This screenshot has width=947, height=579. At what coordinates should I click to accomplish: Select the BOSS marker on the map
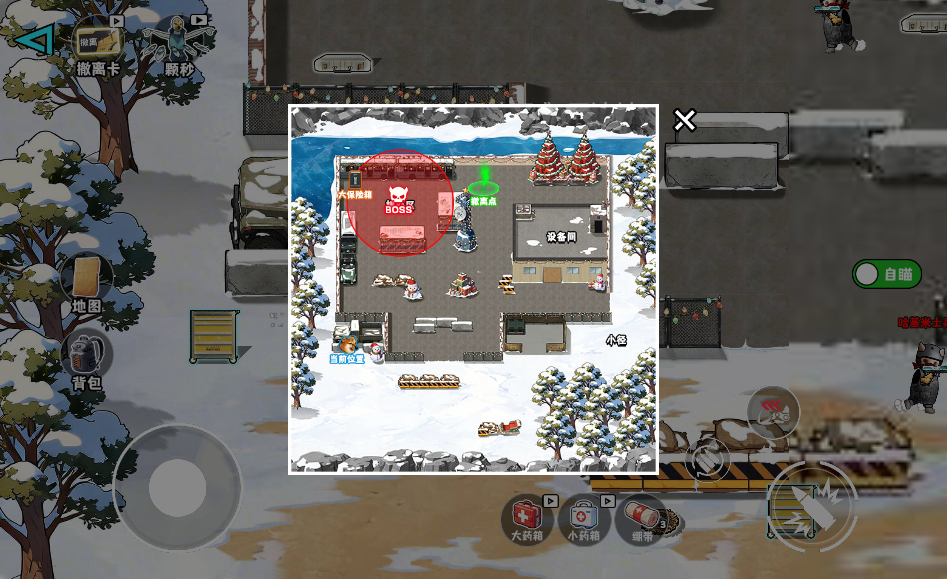point(399,203)
